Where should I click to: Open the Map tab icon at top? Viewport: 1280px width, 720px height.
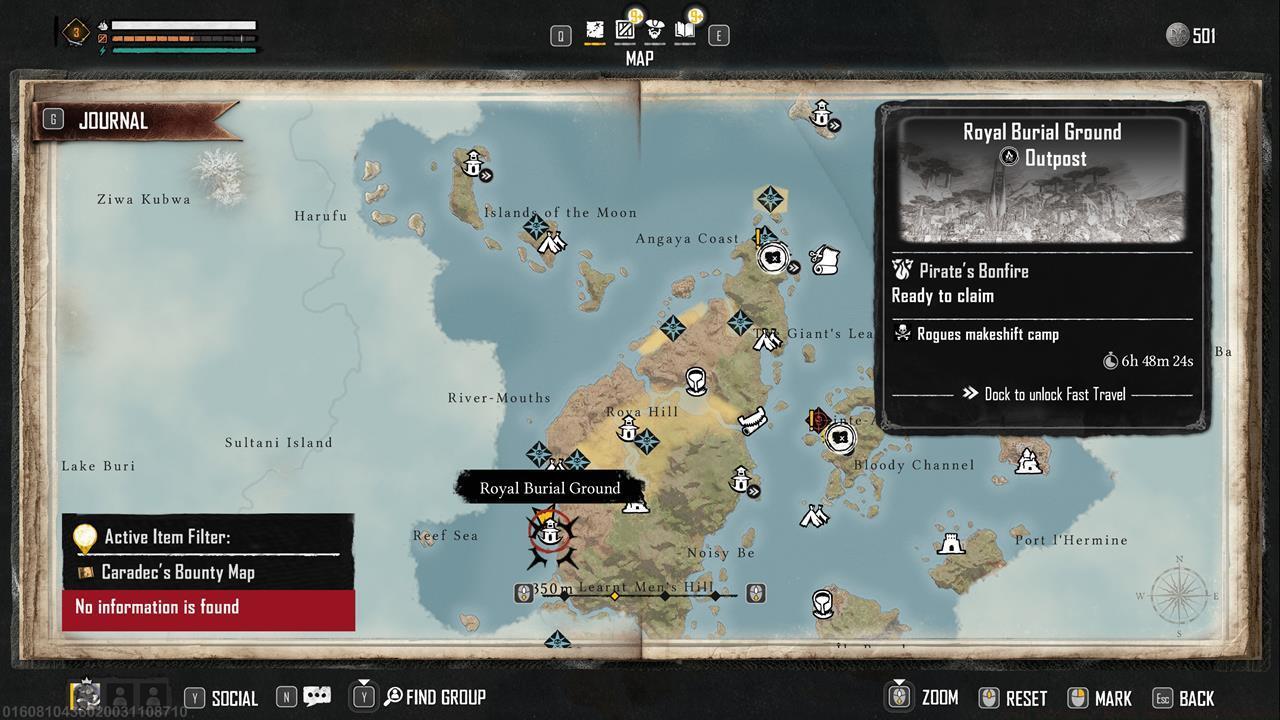pos(595,30)
